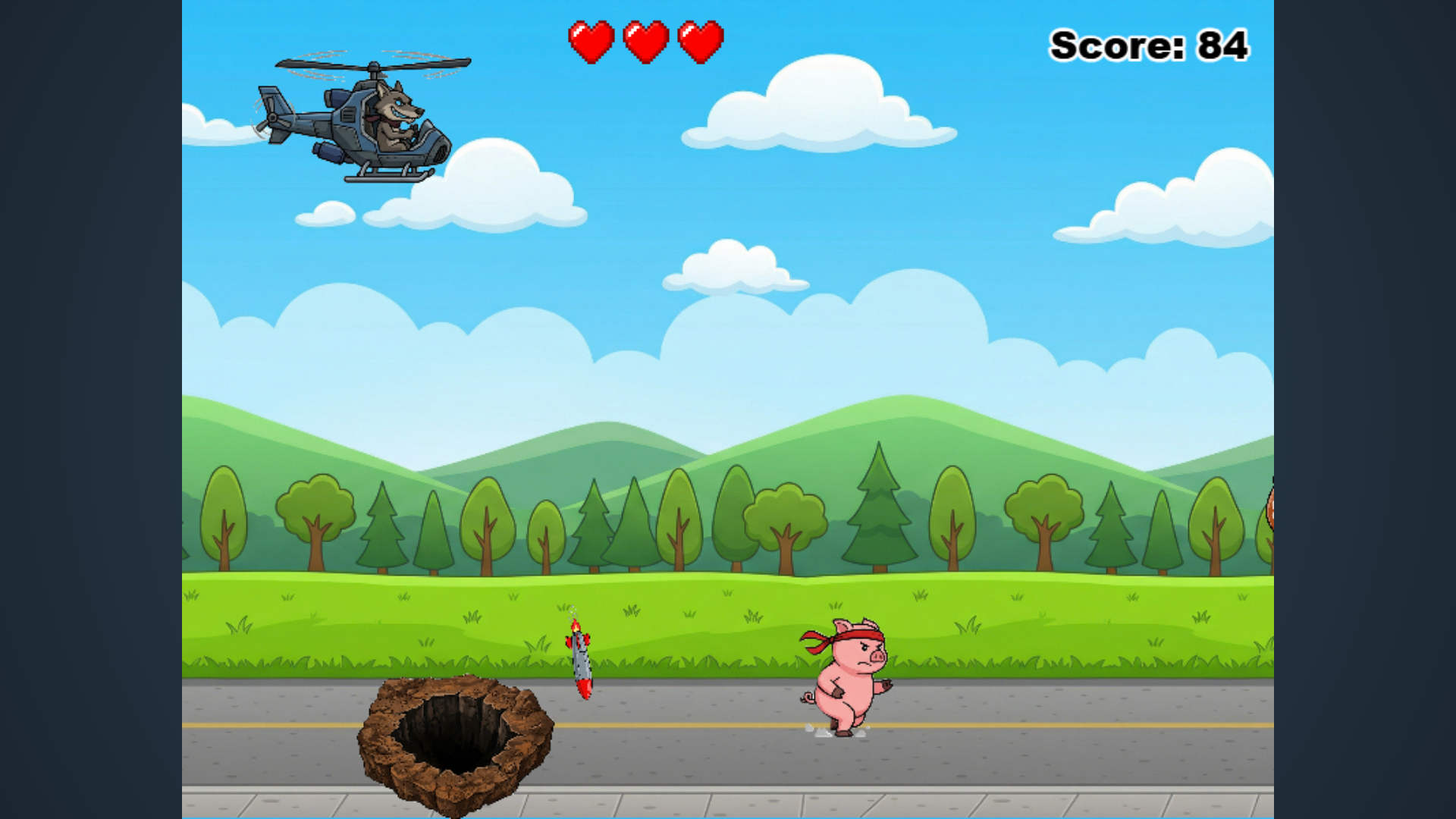Click the Score: 84 display
Image resolution: width=1456 pixels, height=819 pixels.
click(x=1147, y=44)
